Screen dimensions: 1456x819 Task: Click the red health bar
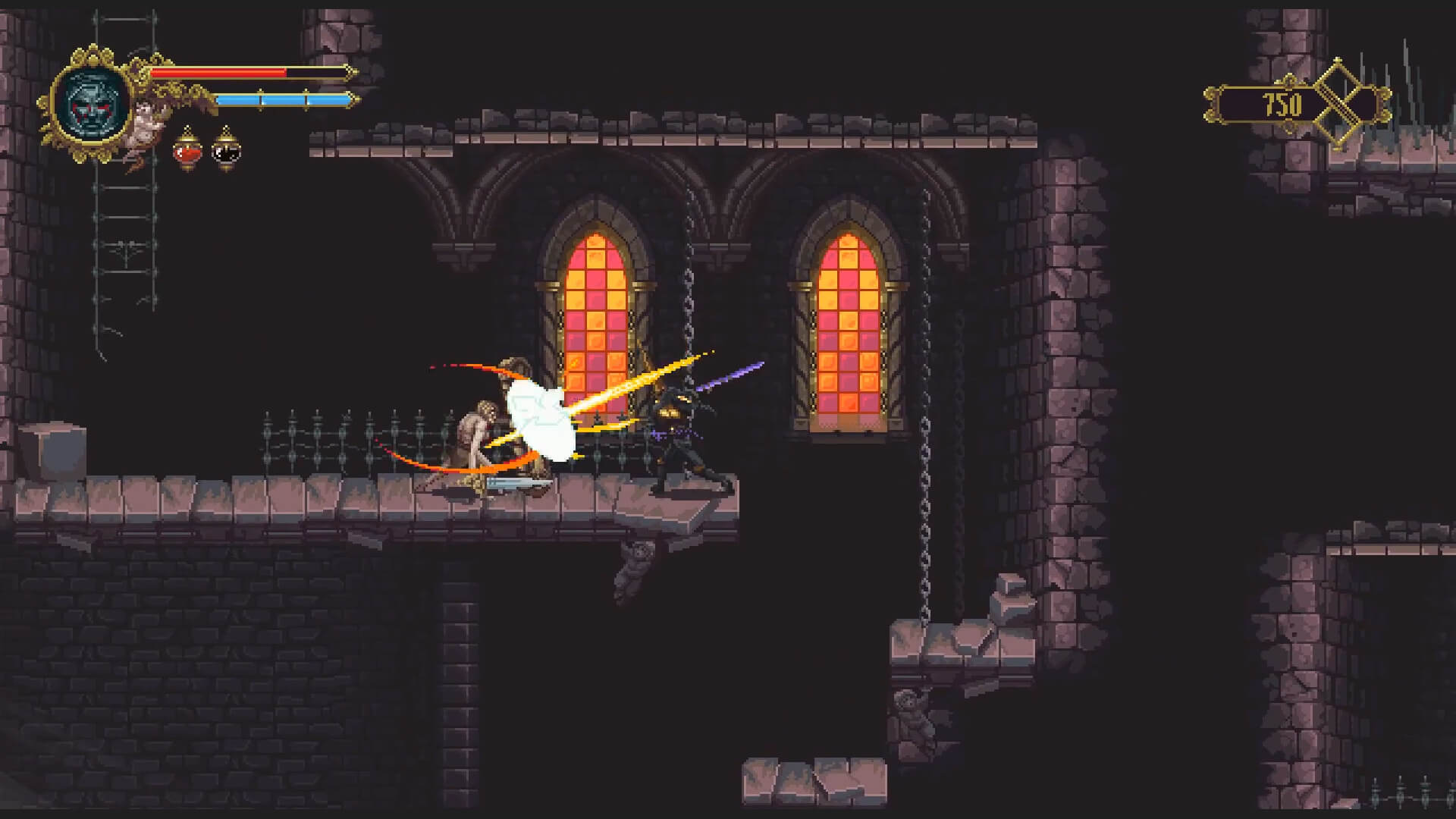pyautogui.click(x=220, y=72)
